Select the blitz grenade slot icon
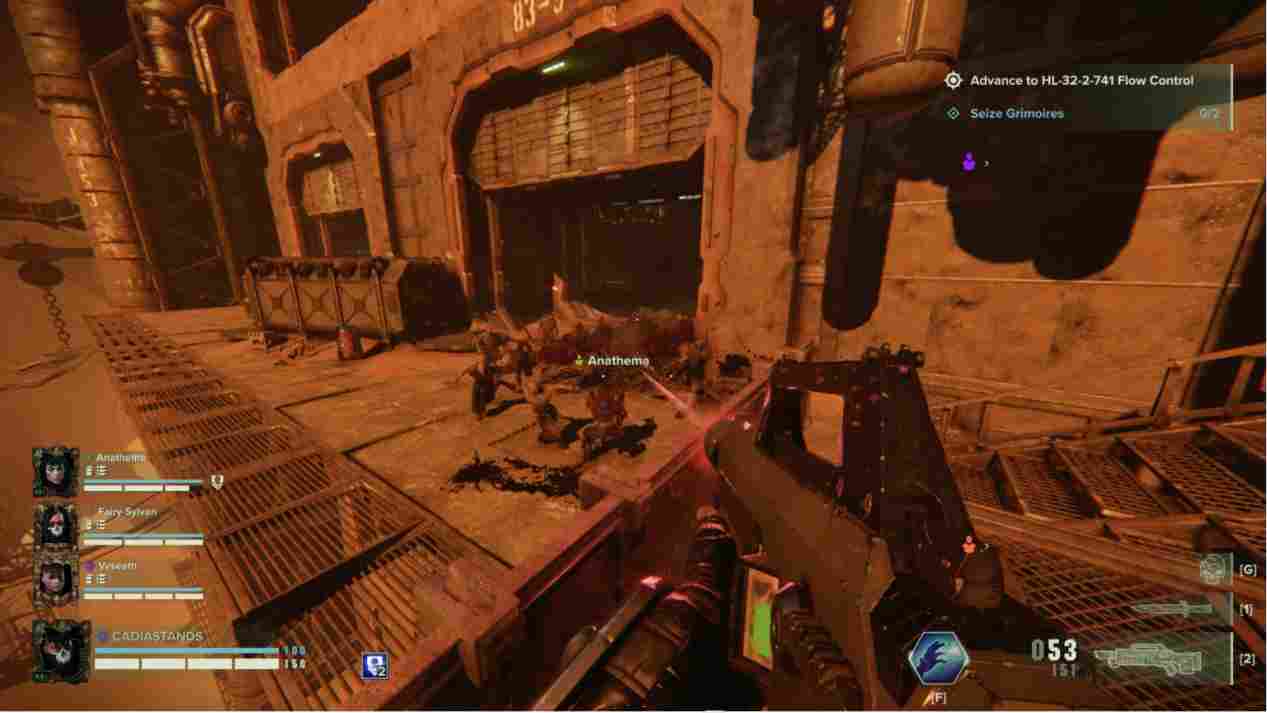 click(1214, 569)
